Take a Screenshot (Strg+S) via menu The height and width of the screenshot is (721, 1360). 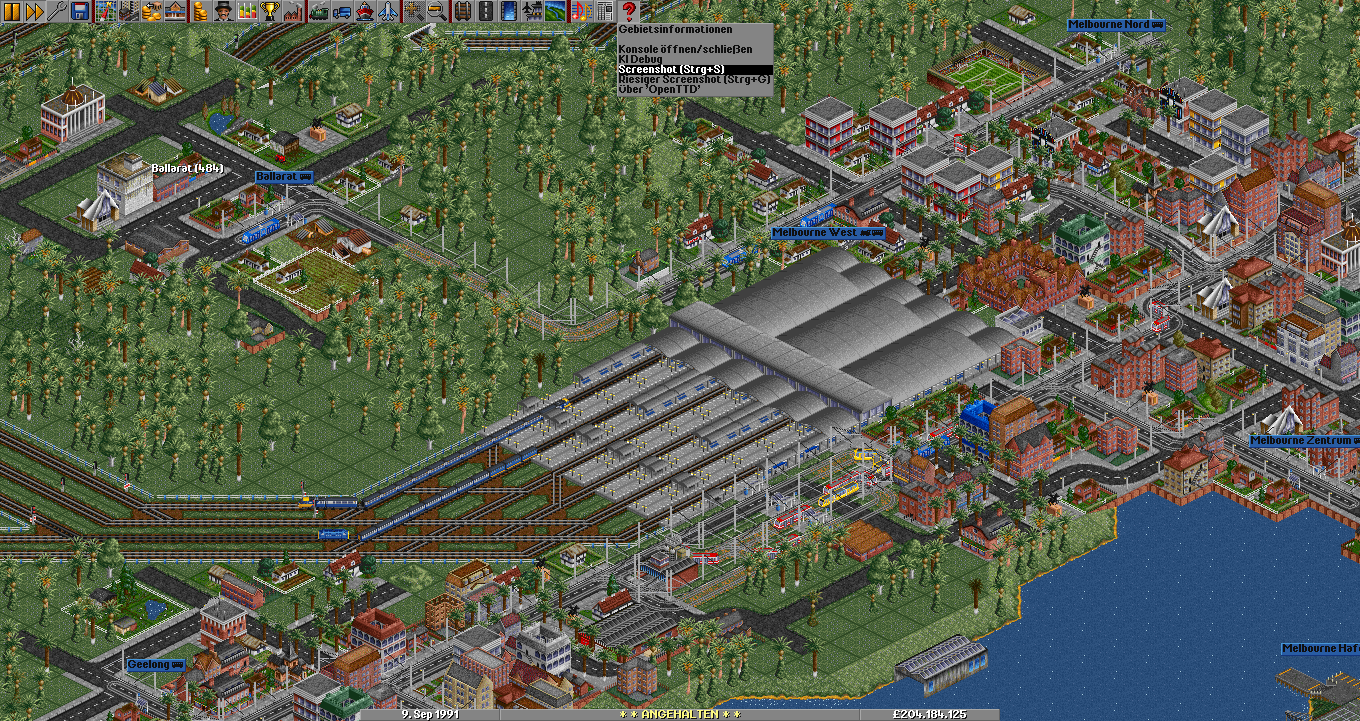pyautogui.click(x=670, y=69)
